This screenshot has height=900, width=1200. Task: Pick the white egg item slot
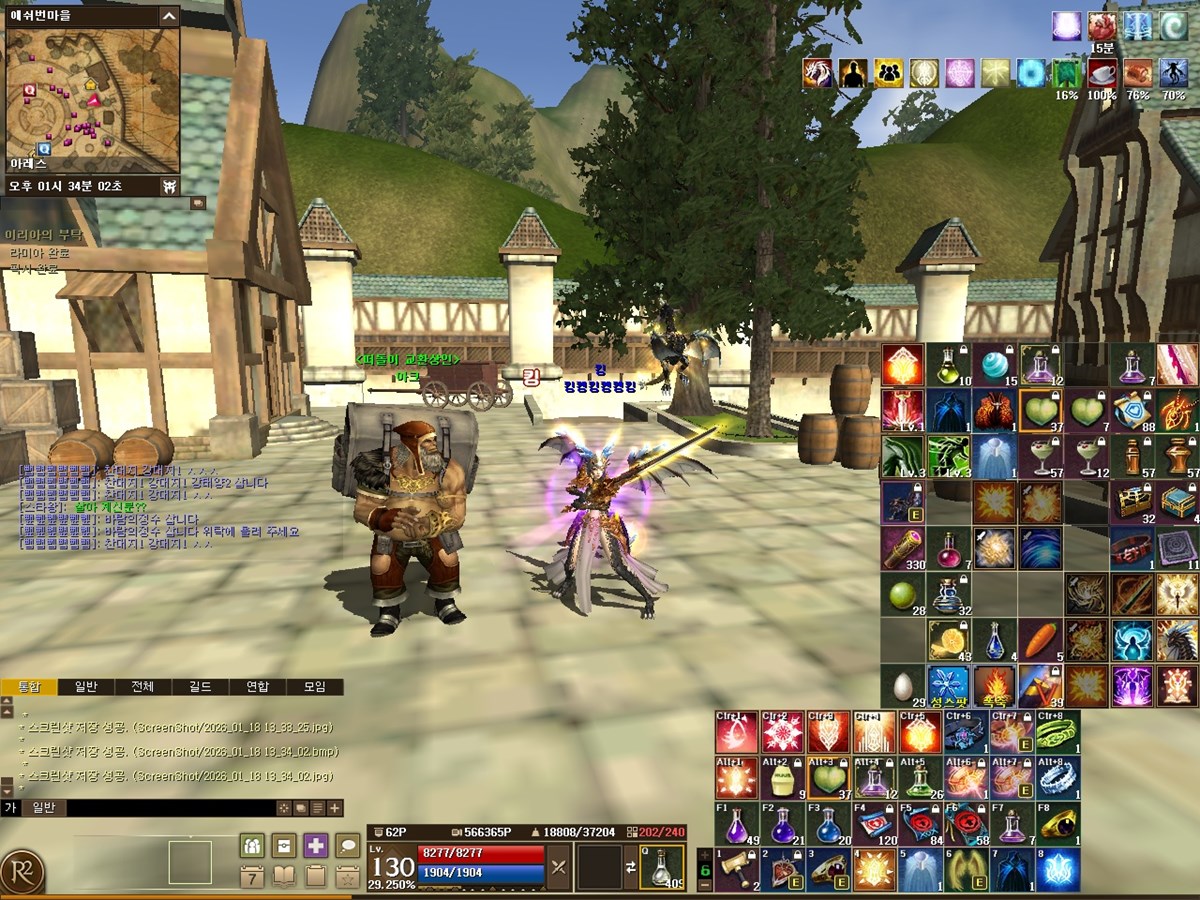[x=902, y=686]
